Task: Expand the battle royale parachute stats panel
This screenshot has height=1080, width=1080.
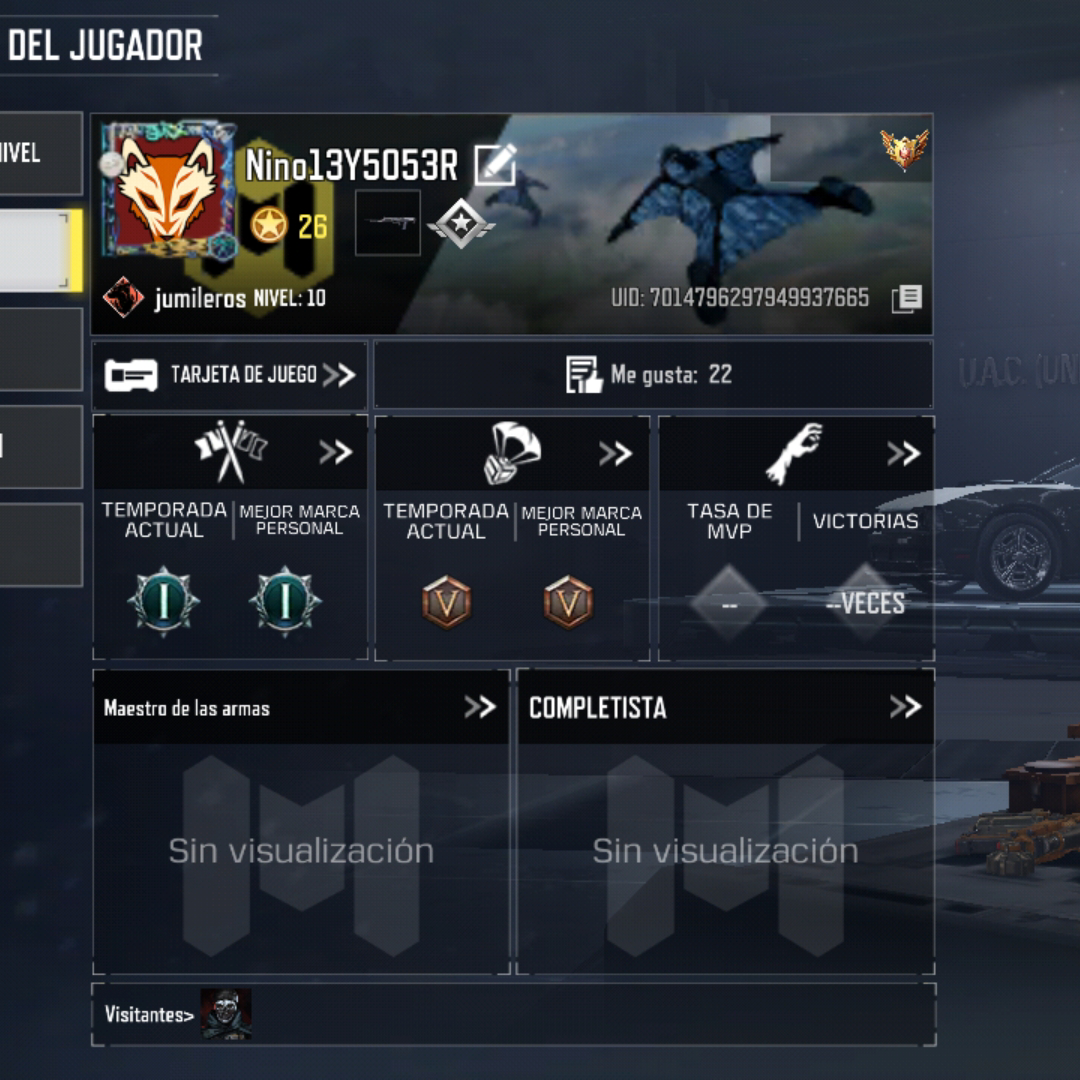Action: (615, 453)
